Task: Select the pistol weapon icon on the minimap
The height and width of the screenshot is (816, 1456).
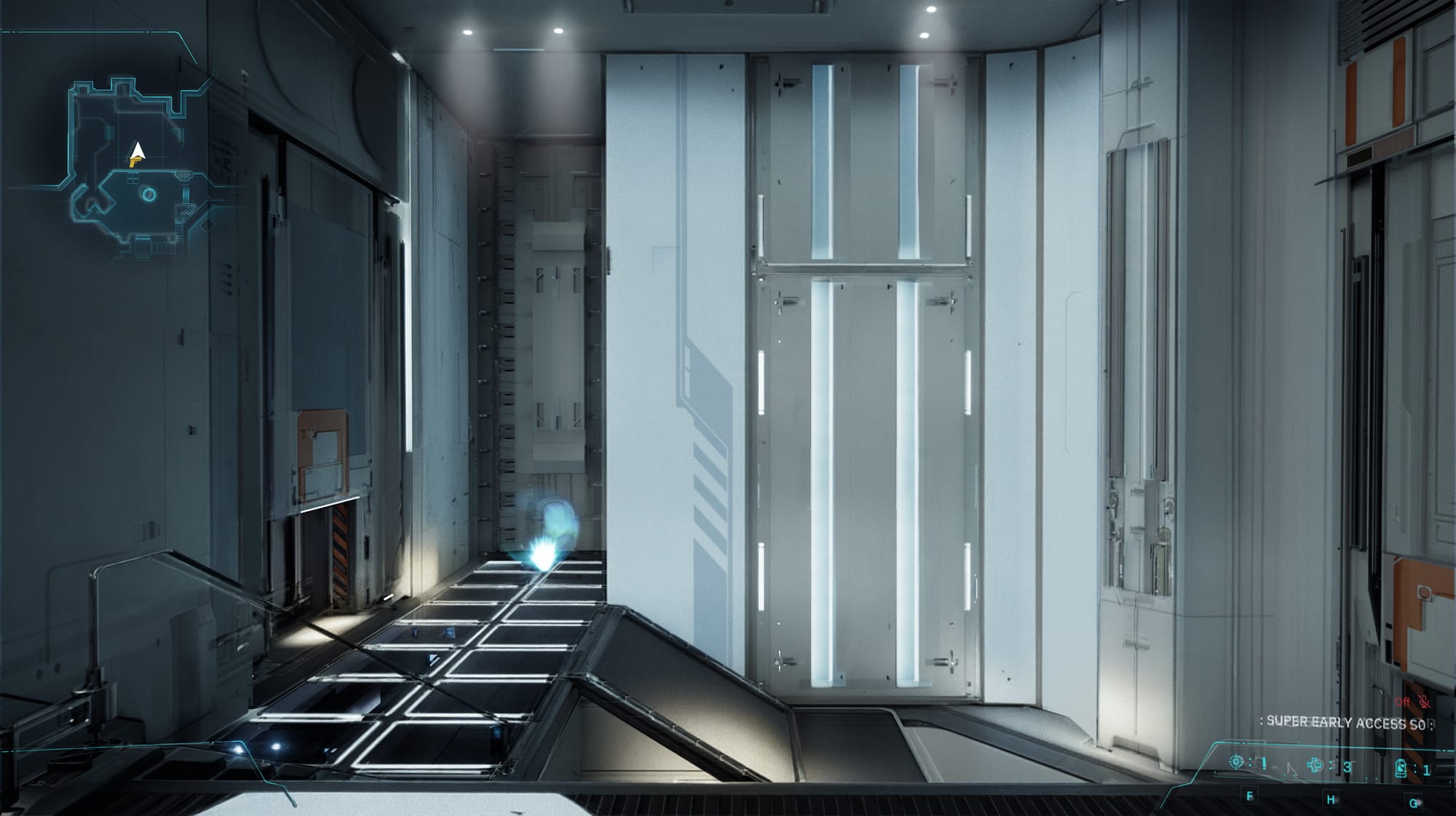Action: coord(135,163)
